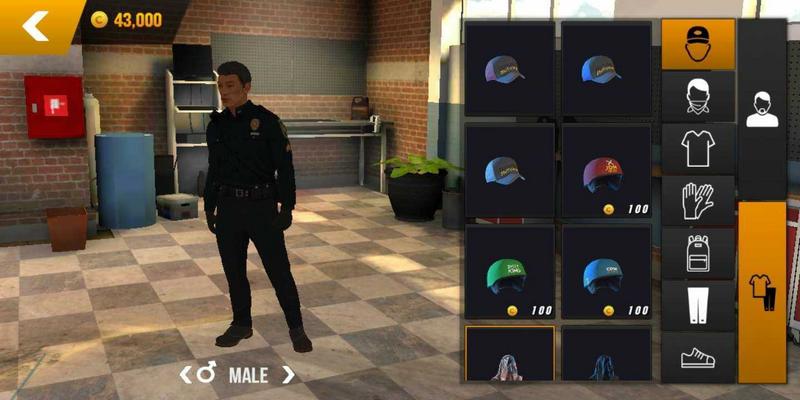The height and width of the screenshot is (400, 800).
Task: Switch to the character face section
Action: click(x=762, y=108)
